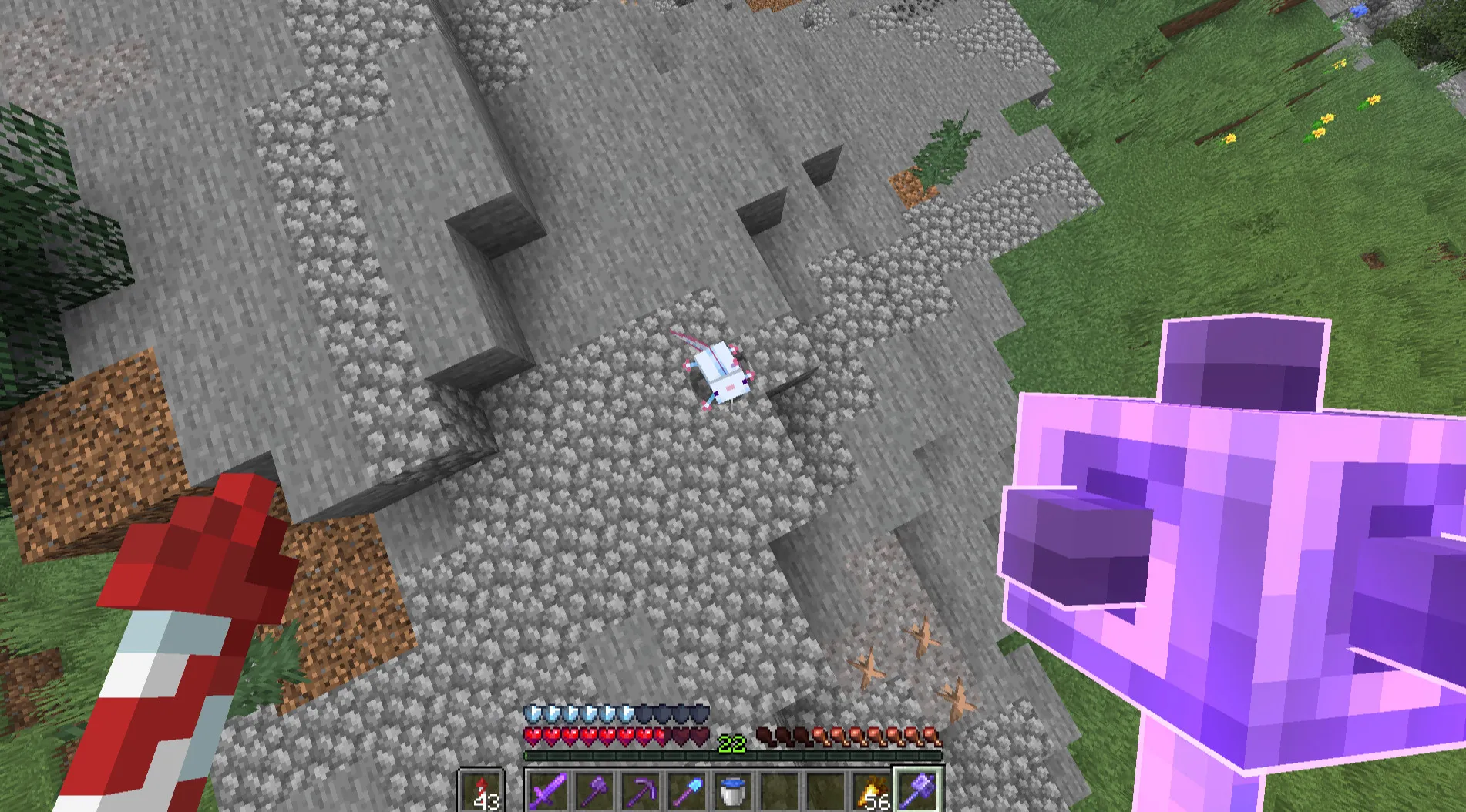This screenshot has height=812, width=1466.
Task: Switch to the diamond shovel slot
Action: pyautogui.click(x=687, y=791)
